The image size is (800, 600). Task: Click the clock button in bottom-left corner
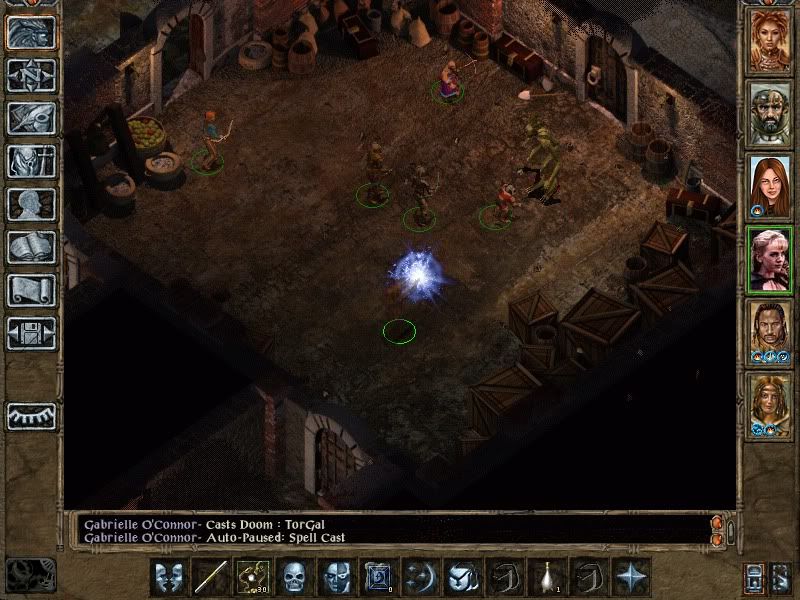tap(31, 575)
